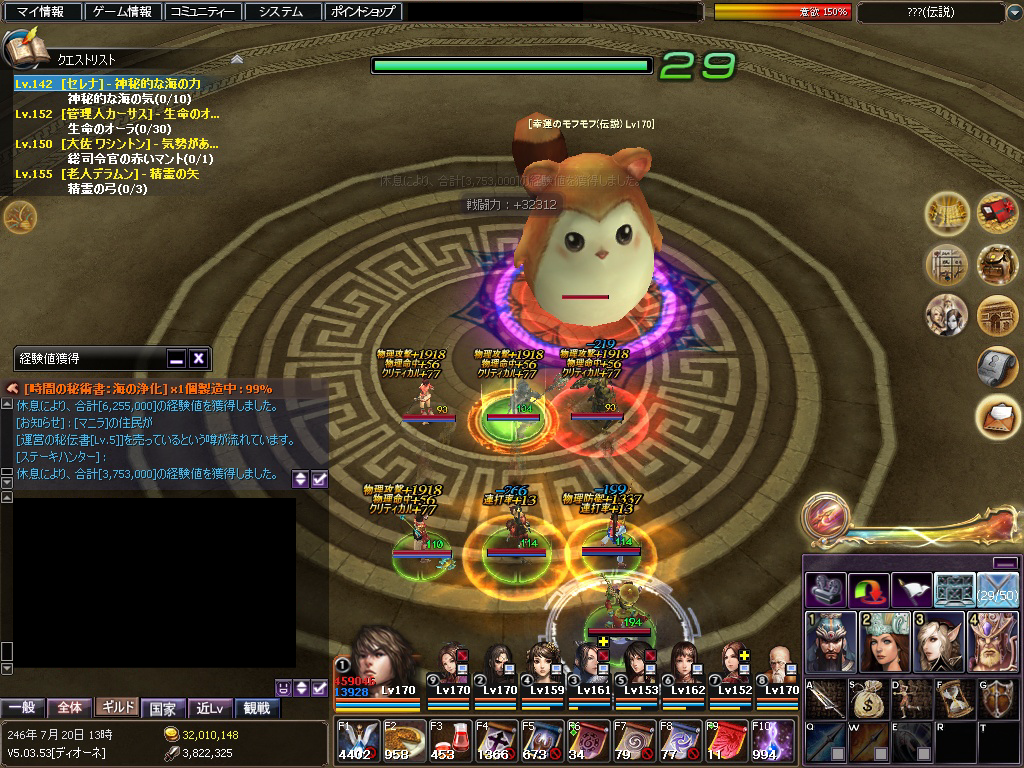
Task: Switch to the ギルド chat tab
Action: (116, 708)
